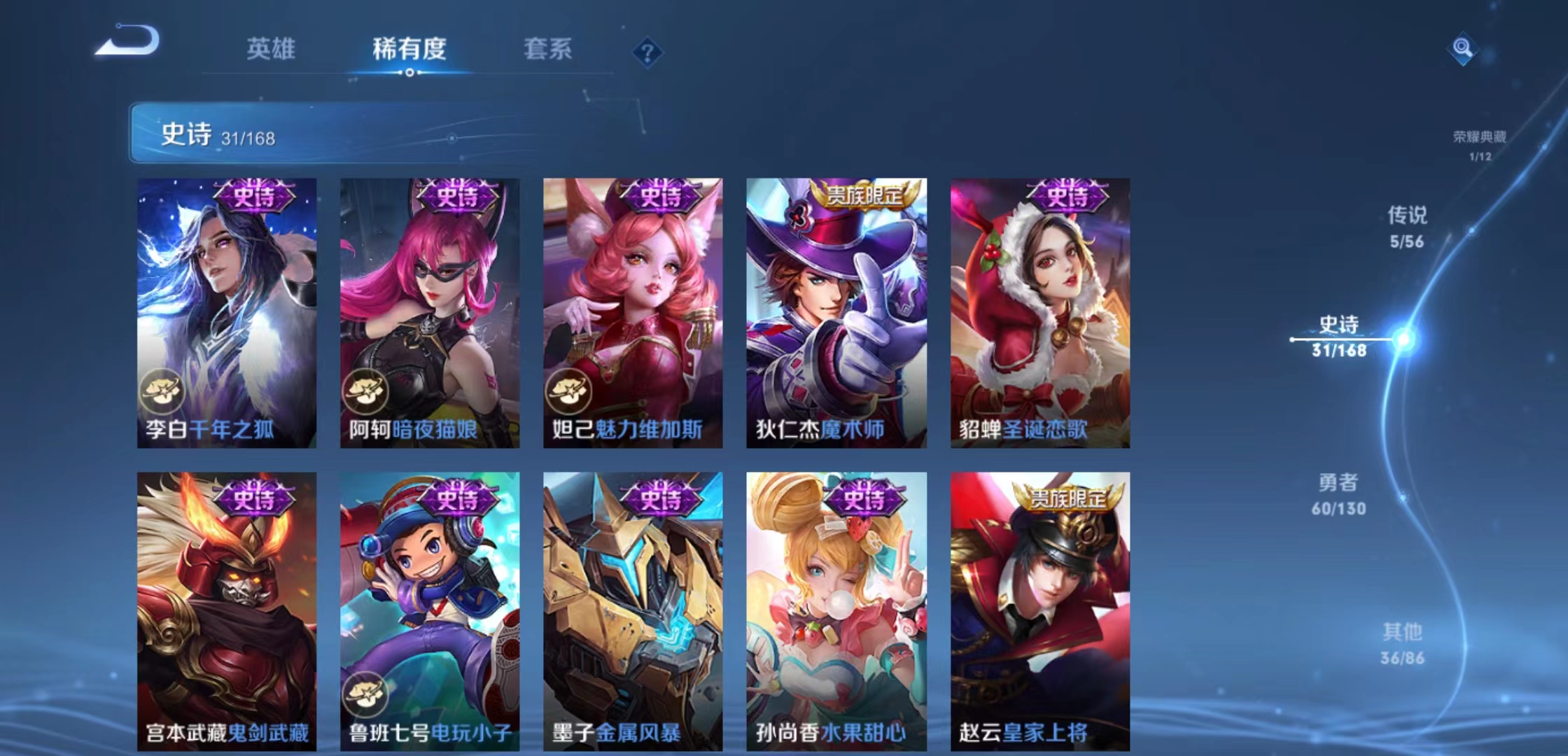Switch to the 套系 tab

click(x=548, y=49)
